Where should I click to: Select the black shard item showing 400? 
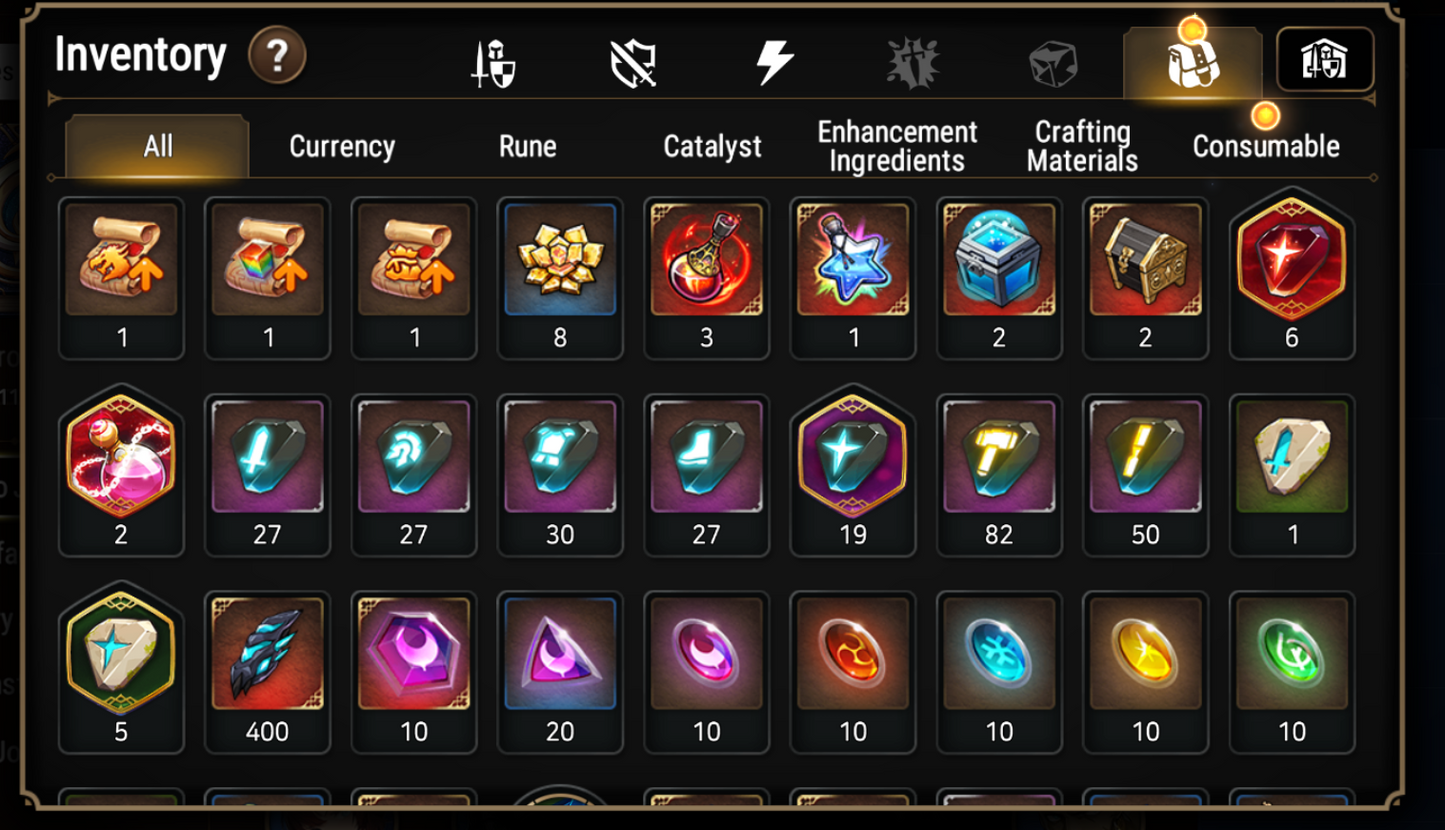[x=267, y=655]
